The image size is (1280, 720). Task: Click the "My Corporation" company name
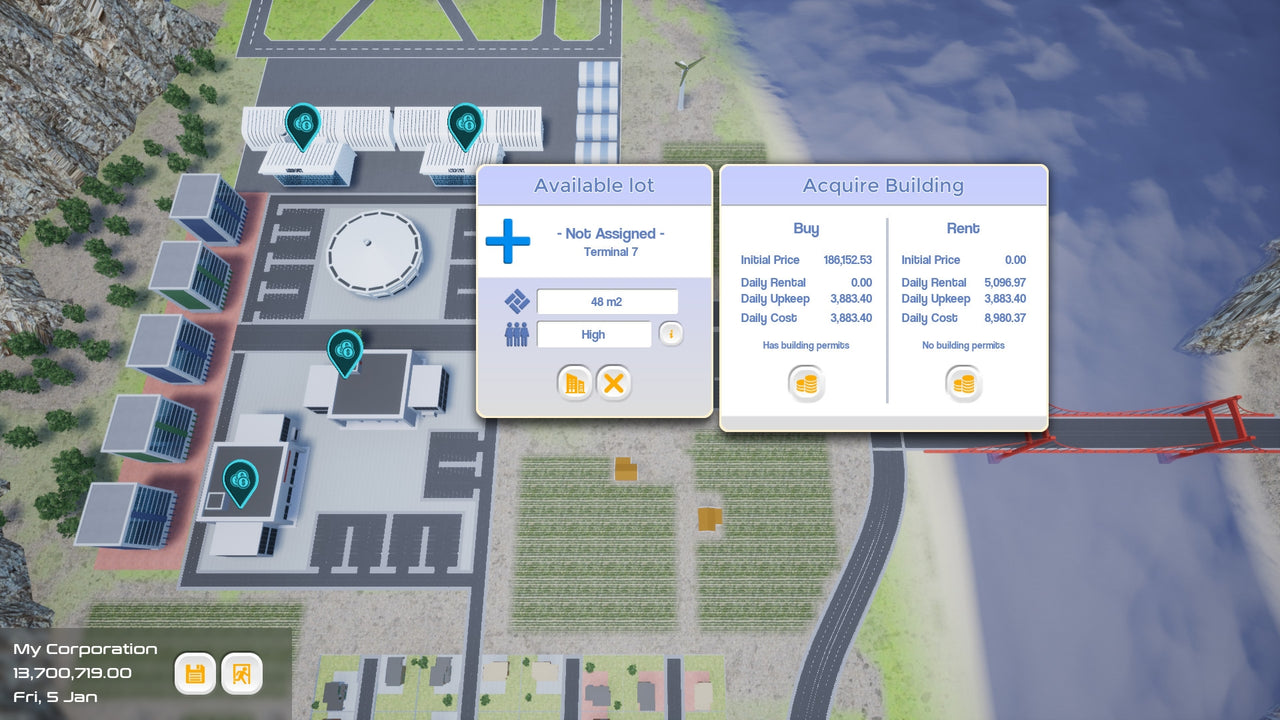pos(85,648)
